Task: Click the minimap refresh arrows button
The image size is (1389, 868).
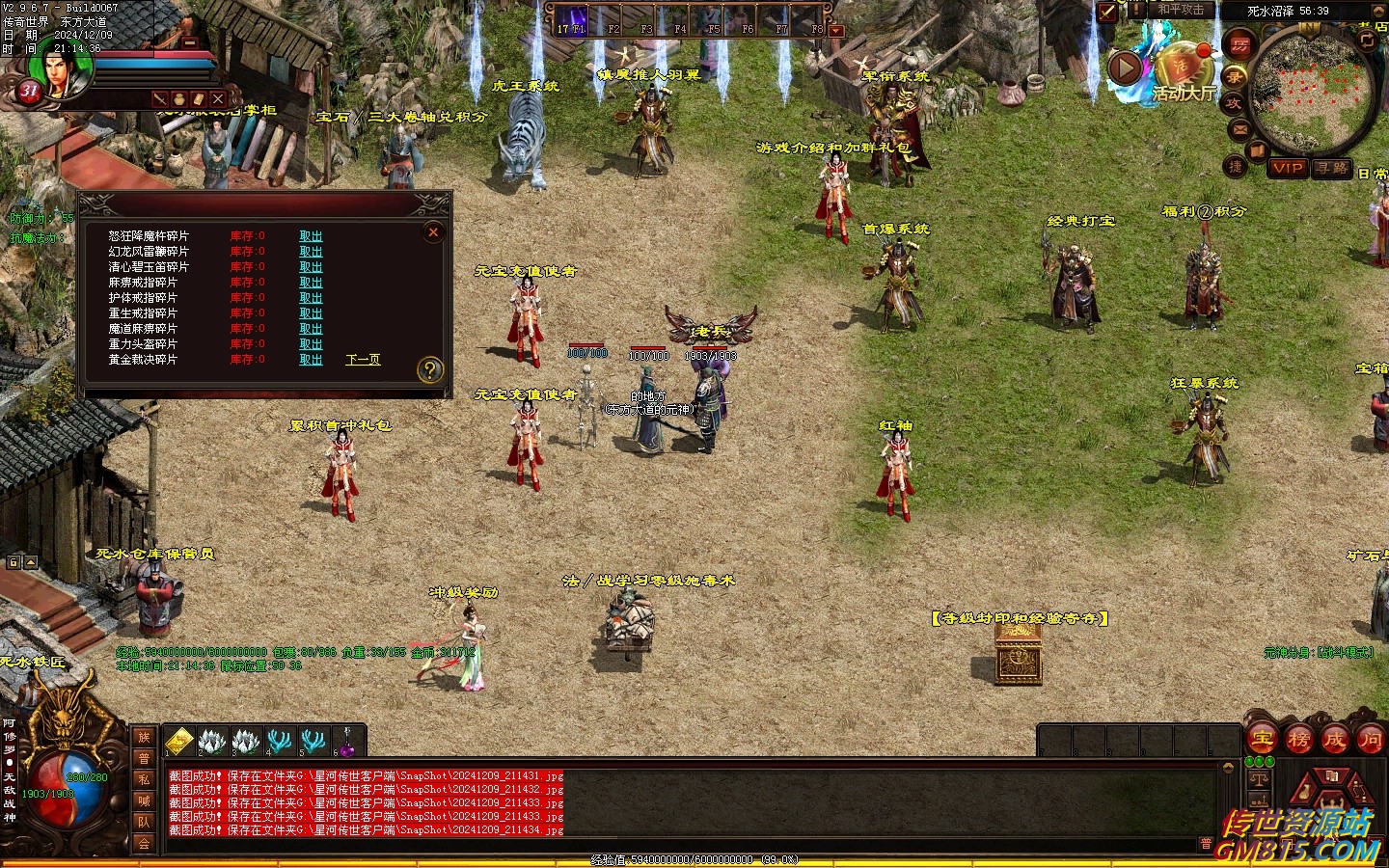Action: click(1367, 40)
